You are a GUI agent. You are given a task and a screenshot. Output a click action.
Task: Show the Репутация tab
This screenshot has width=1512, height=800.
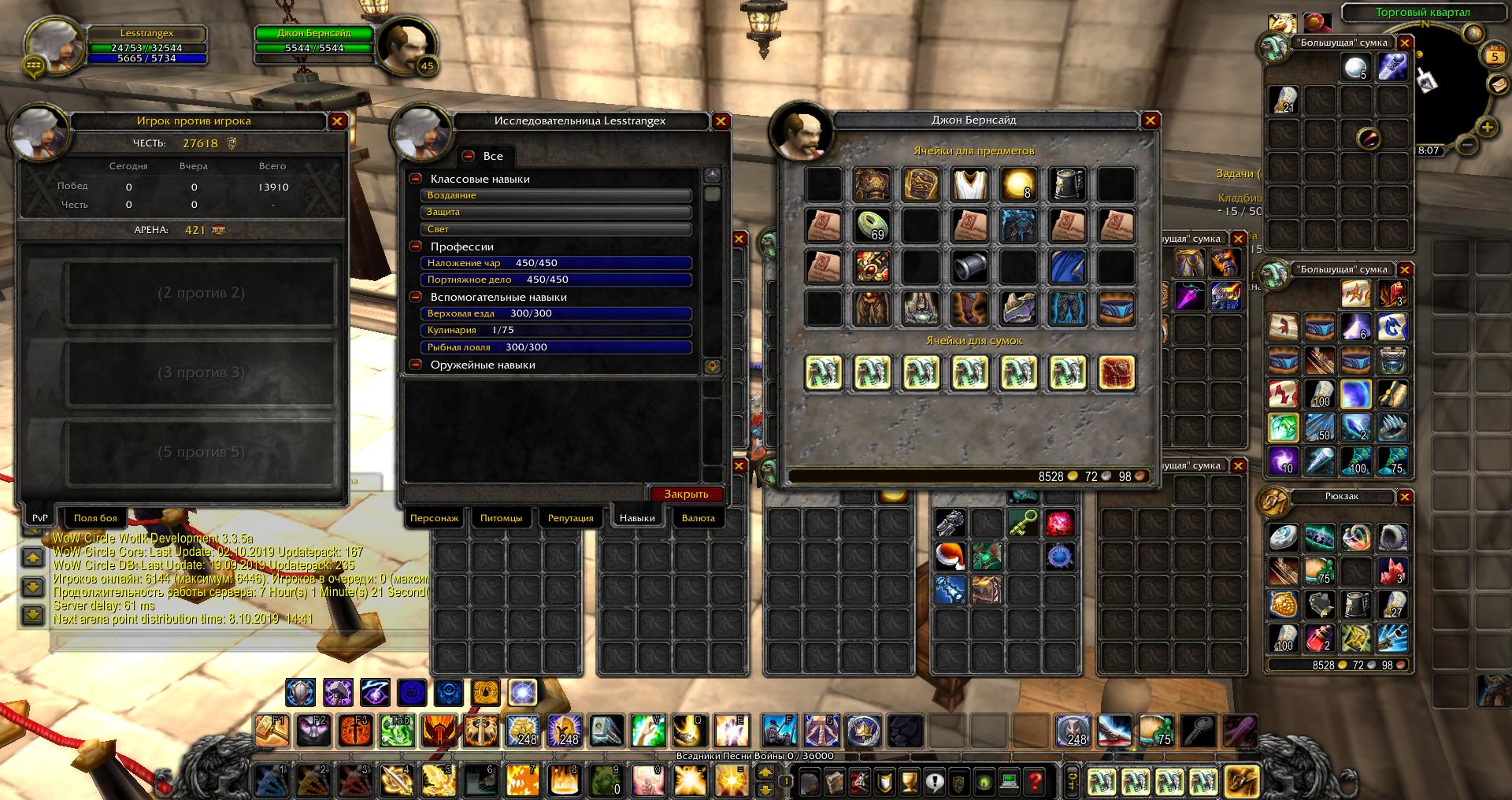(x=570, y=518)
